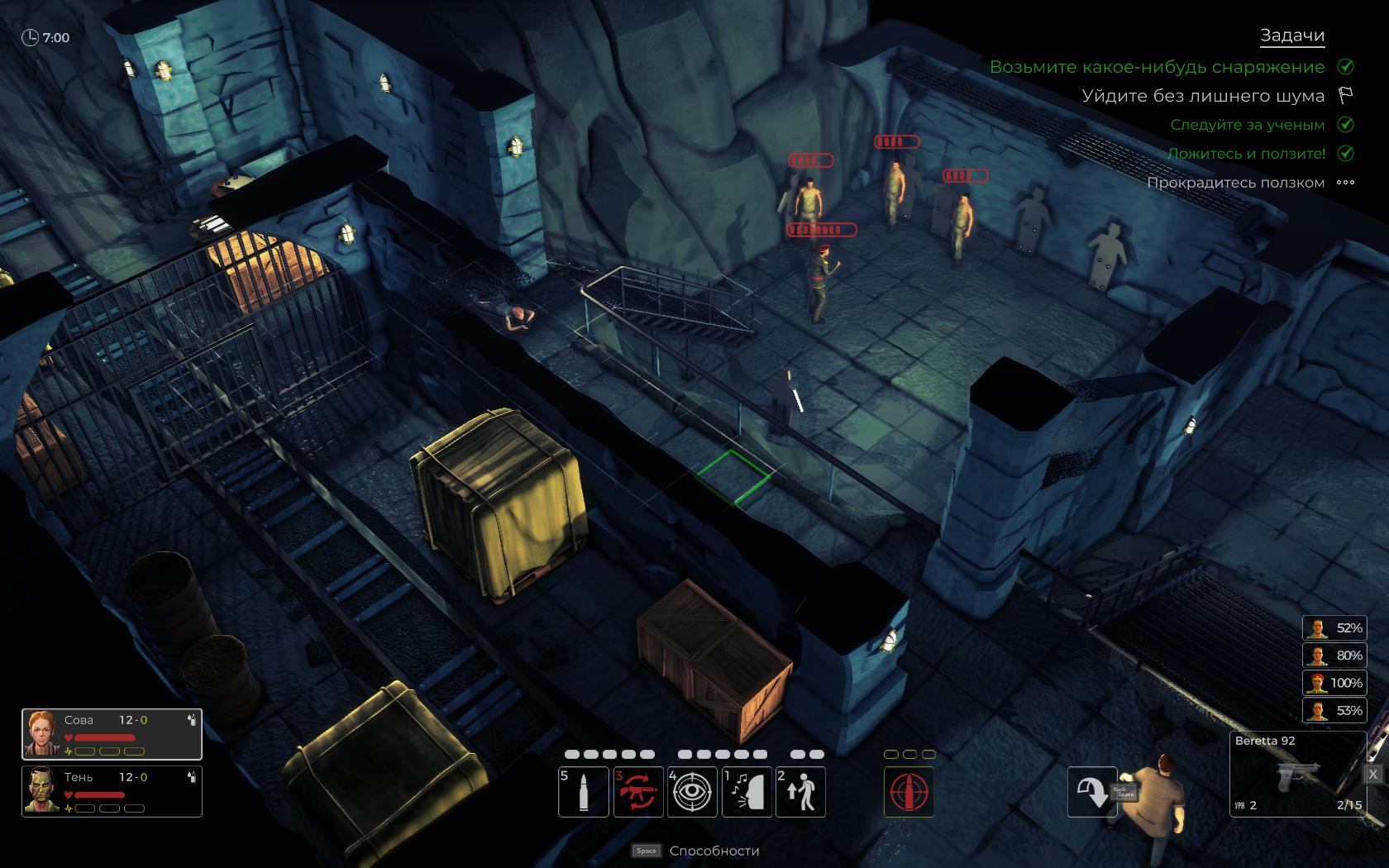Open the Beretta 92 weapon panel
The width and height of the screenshot is (1389, 868).
1296,774
